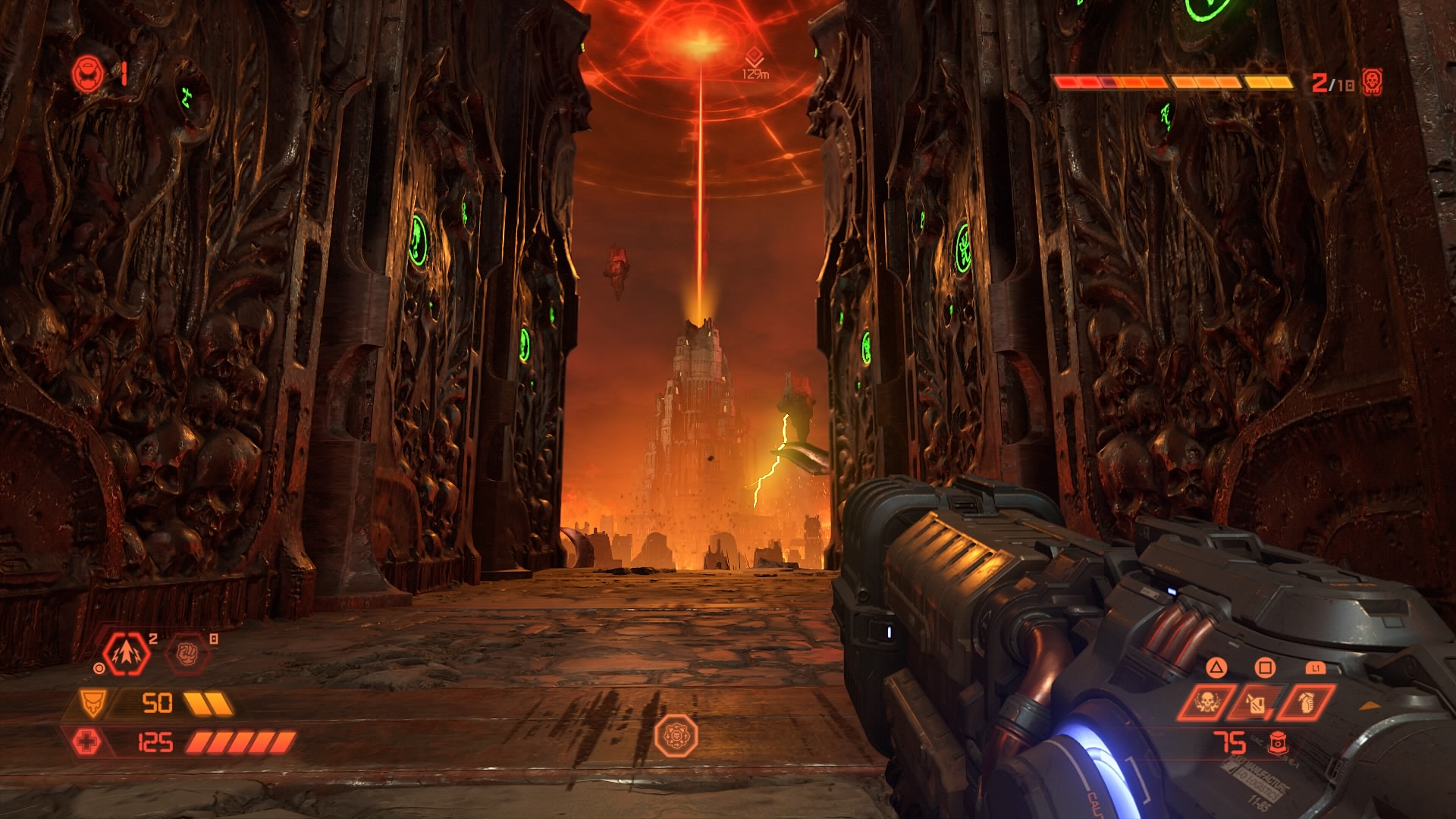Viewport: 1456px width, 819px height.
Task: Click the ammo canister icon
Action: point(1279,743)
